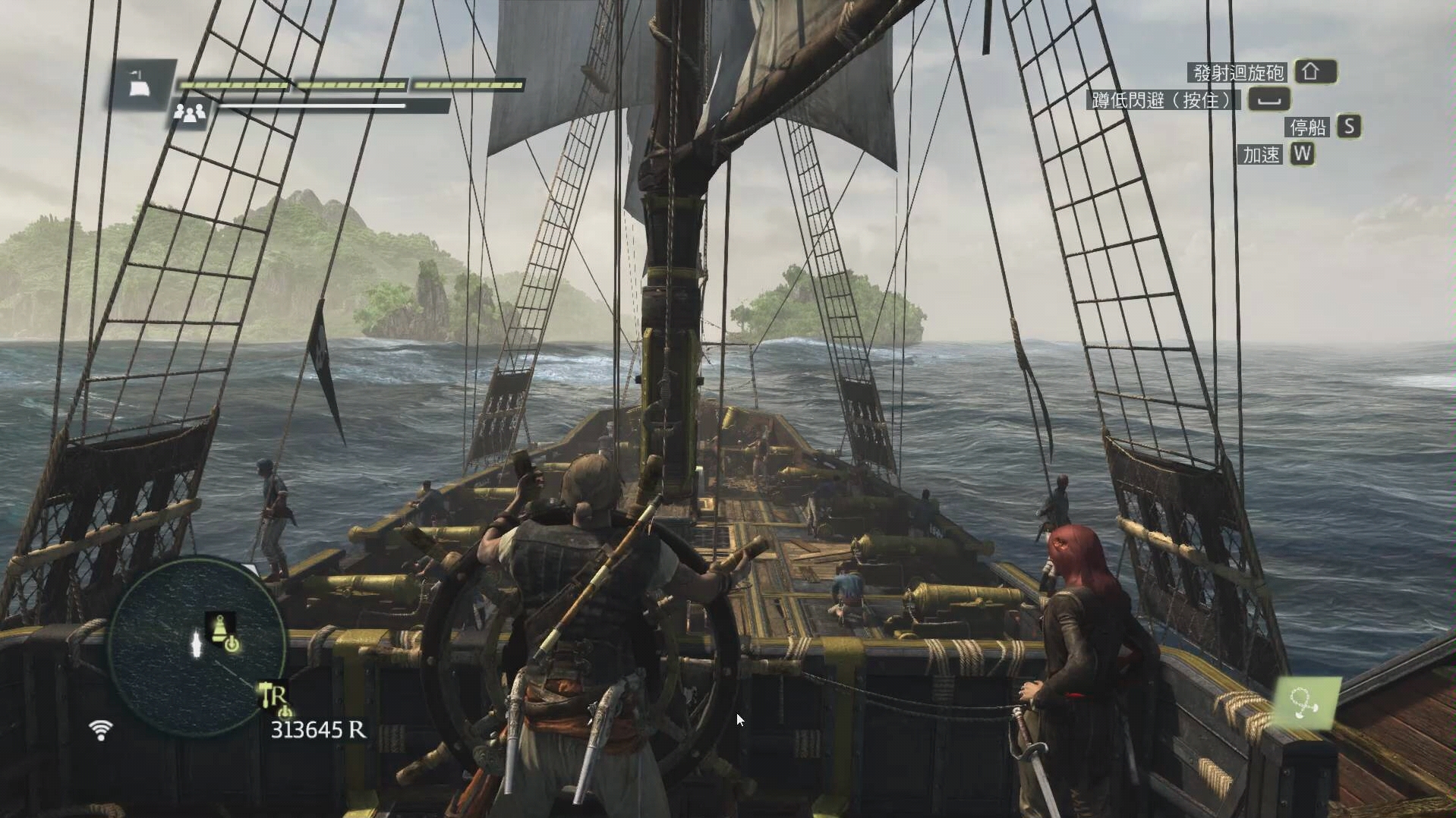The height and width of the screenshot is (818, 1456).
Task: Click the online connection signal icon
Action: click(100, 730)
